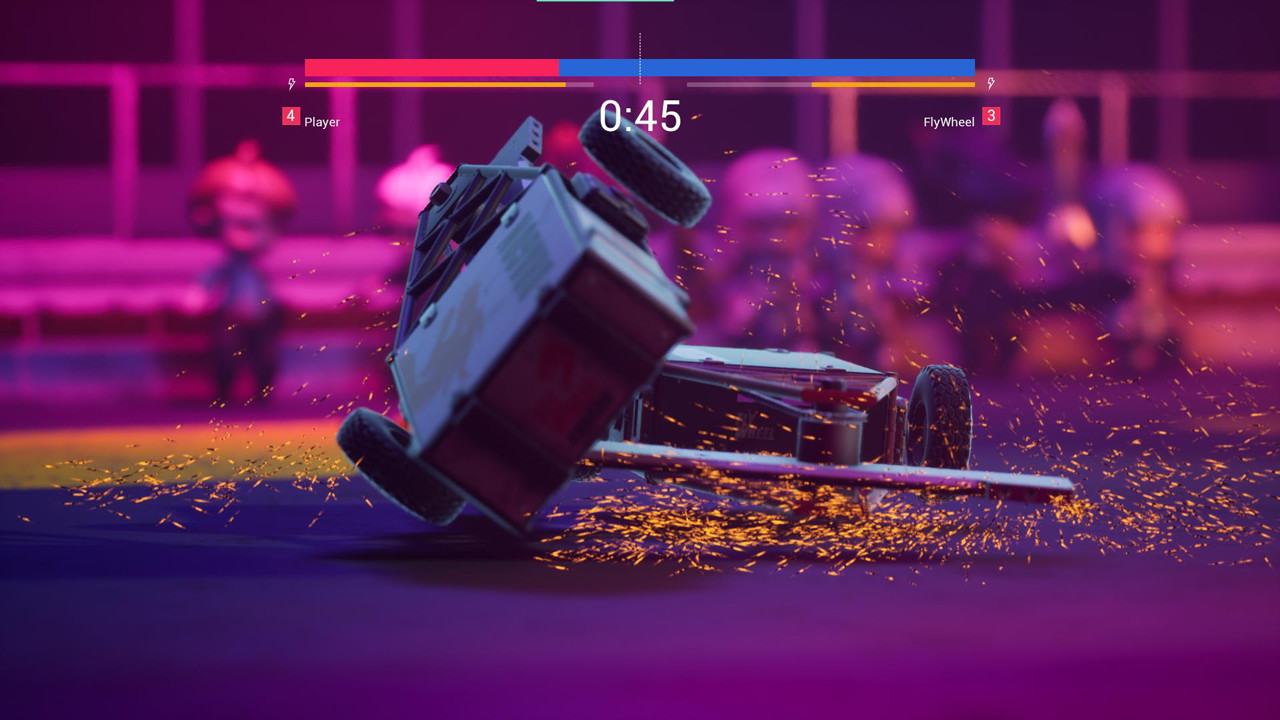Select Player's red score badge showing 4
The image size is (1280, 720).
tap(290, 117)
